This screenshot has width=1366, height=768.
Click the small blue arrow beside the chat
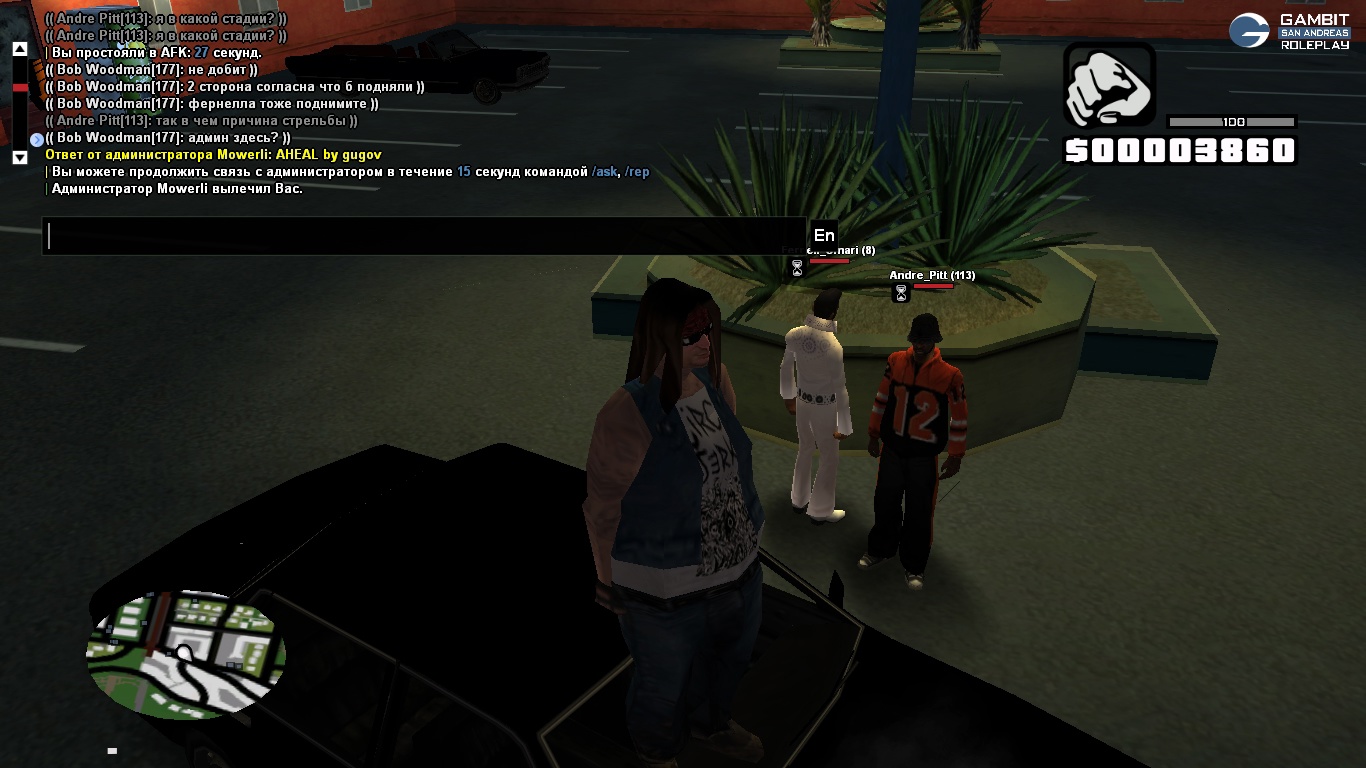[37, 140]
